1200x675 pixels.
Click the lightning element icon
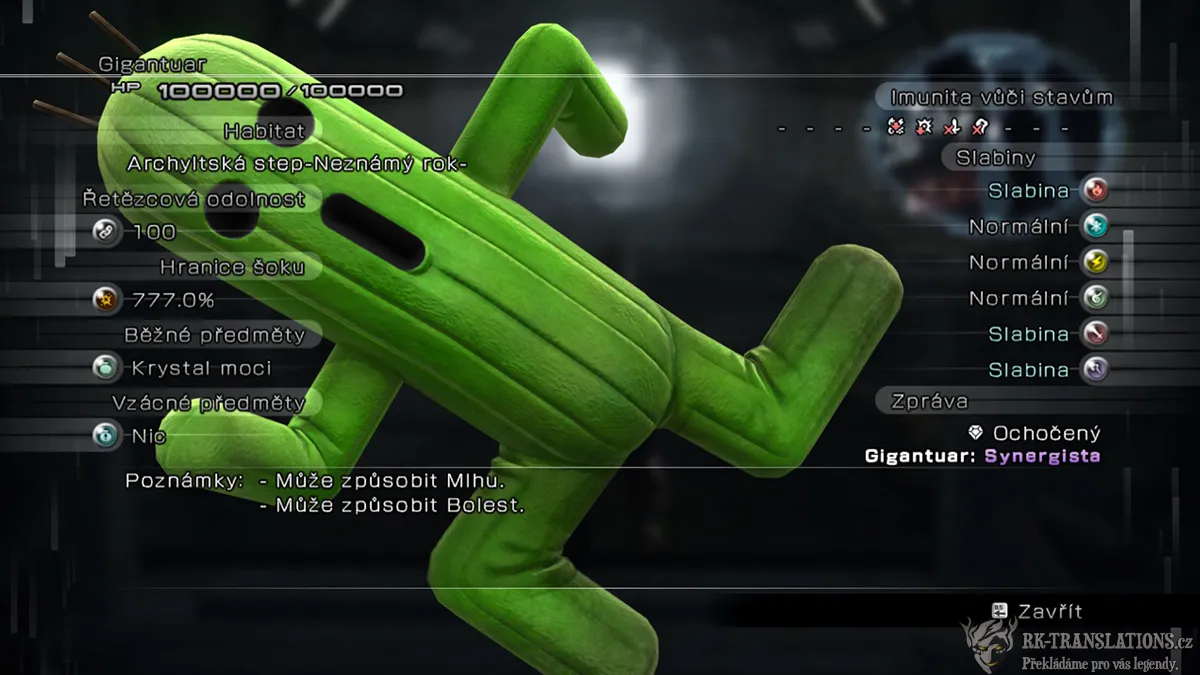click(x=1096, y=262)
